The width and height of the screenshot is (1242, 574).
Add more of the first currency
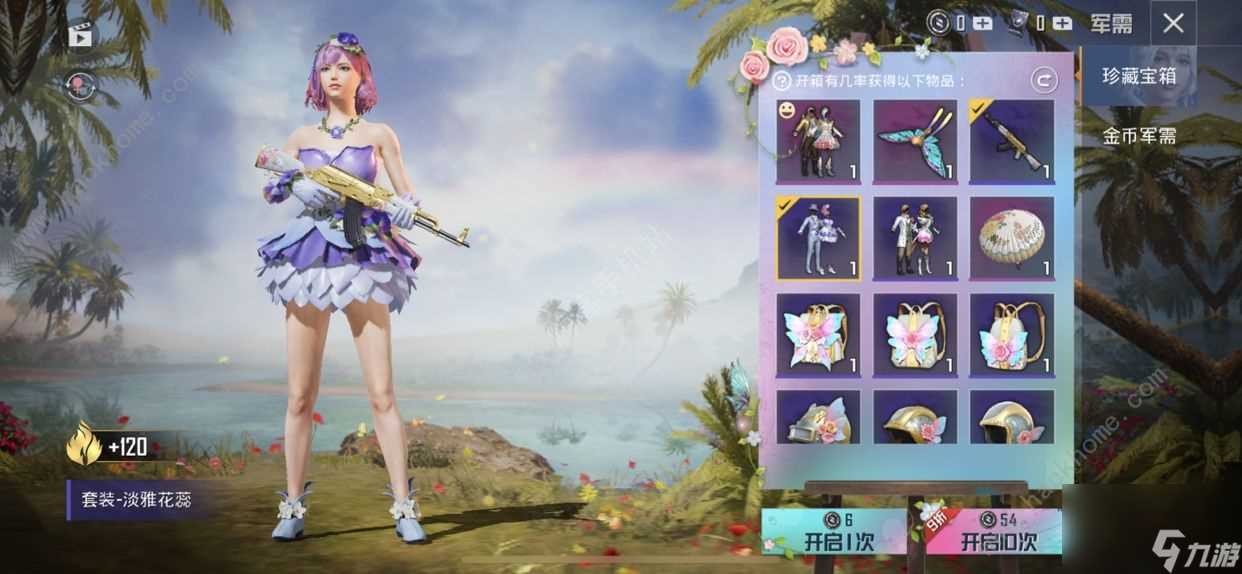(984, 22)
